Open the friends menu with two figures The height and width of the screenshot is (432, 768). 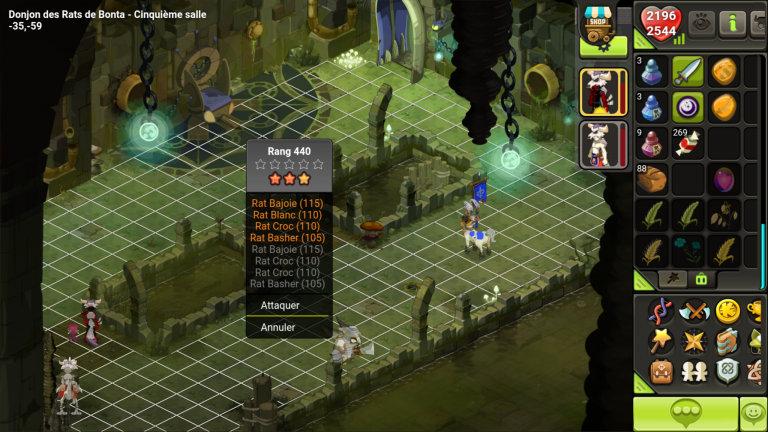click(693, 372)
